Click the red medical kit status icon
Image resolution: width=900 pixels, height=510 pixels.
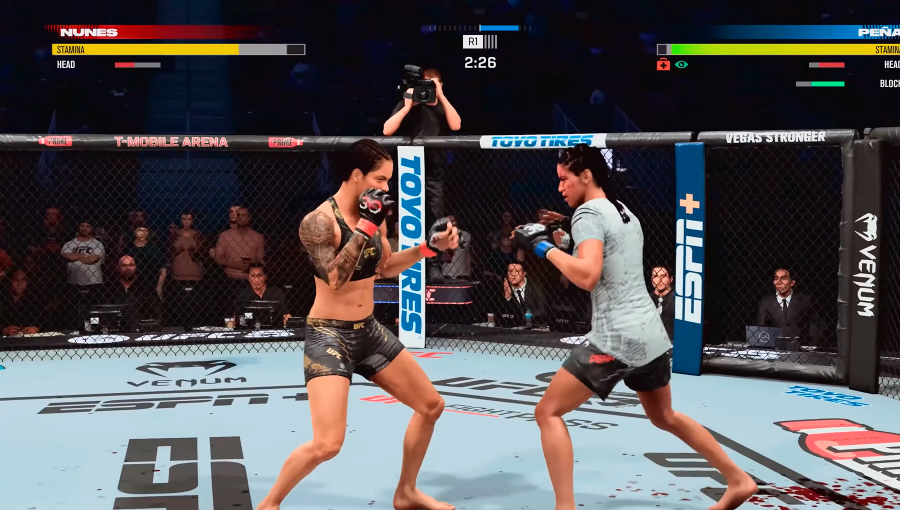click(x=663, y=64)
